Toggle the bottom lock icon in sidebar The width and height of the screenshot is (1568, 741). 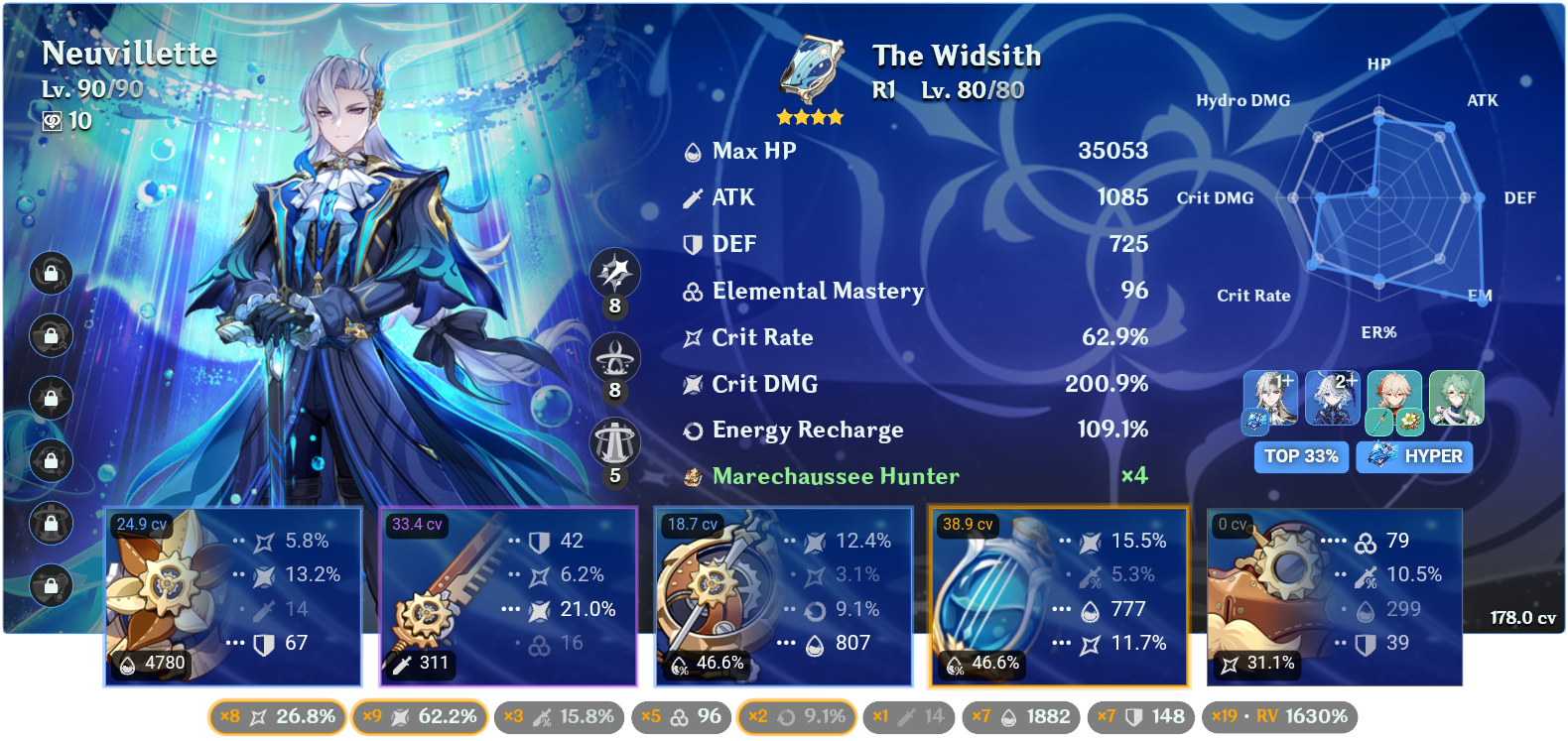(51, 587)
